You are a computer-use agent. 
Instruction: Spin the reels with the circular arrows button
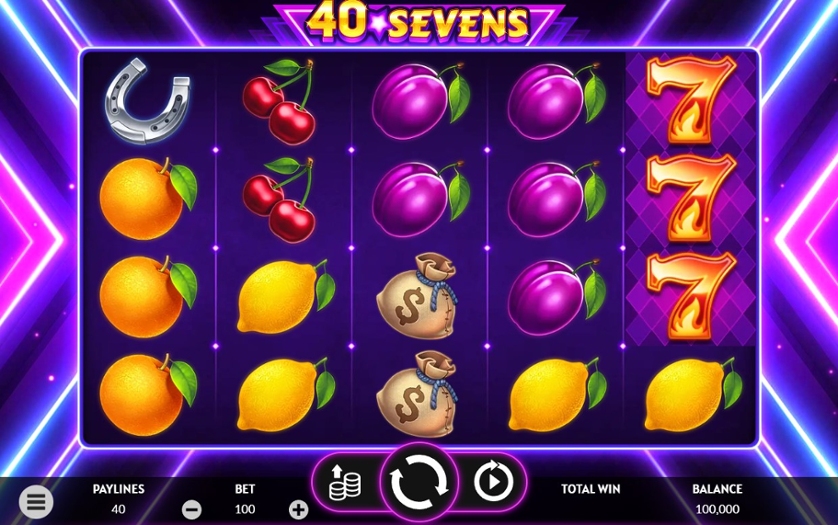pos(419,482)
